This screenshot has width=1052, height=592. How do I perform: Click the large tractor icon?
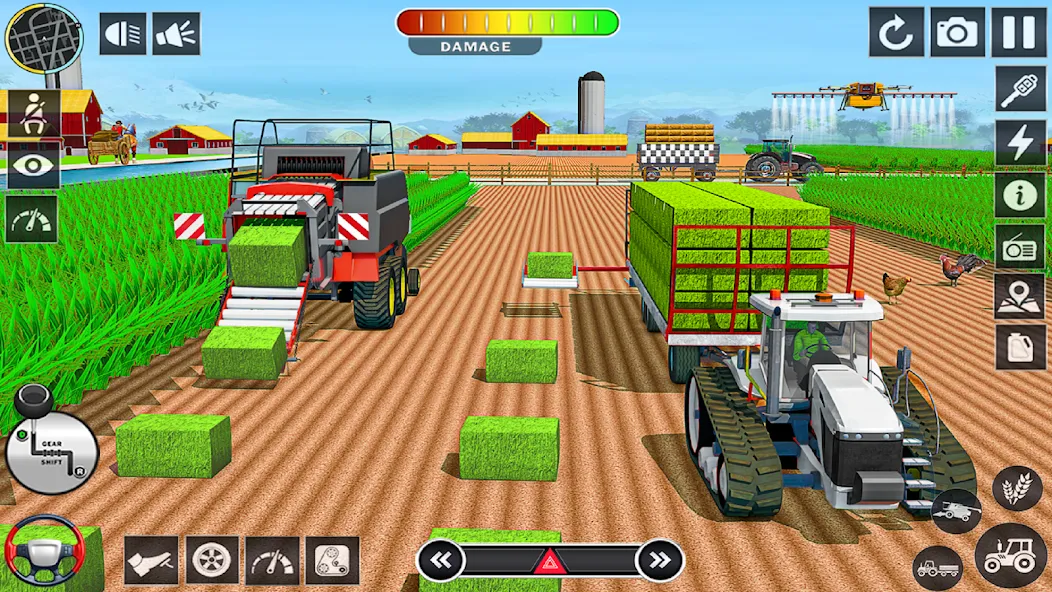pyautogui.click(x=1010, y=555)
